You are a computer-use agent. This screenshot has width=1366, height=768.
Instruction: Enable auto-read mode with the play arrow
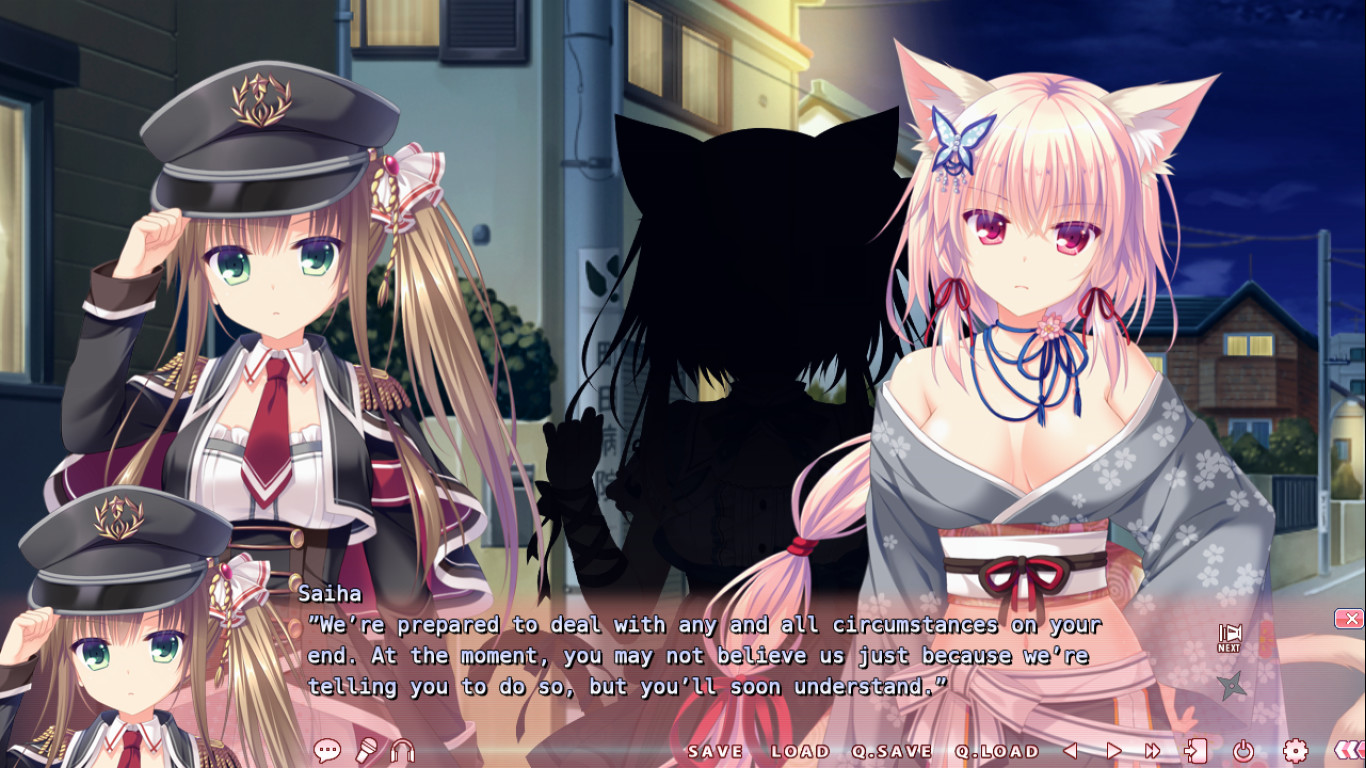click(x=1115, y=751)
